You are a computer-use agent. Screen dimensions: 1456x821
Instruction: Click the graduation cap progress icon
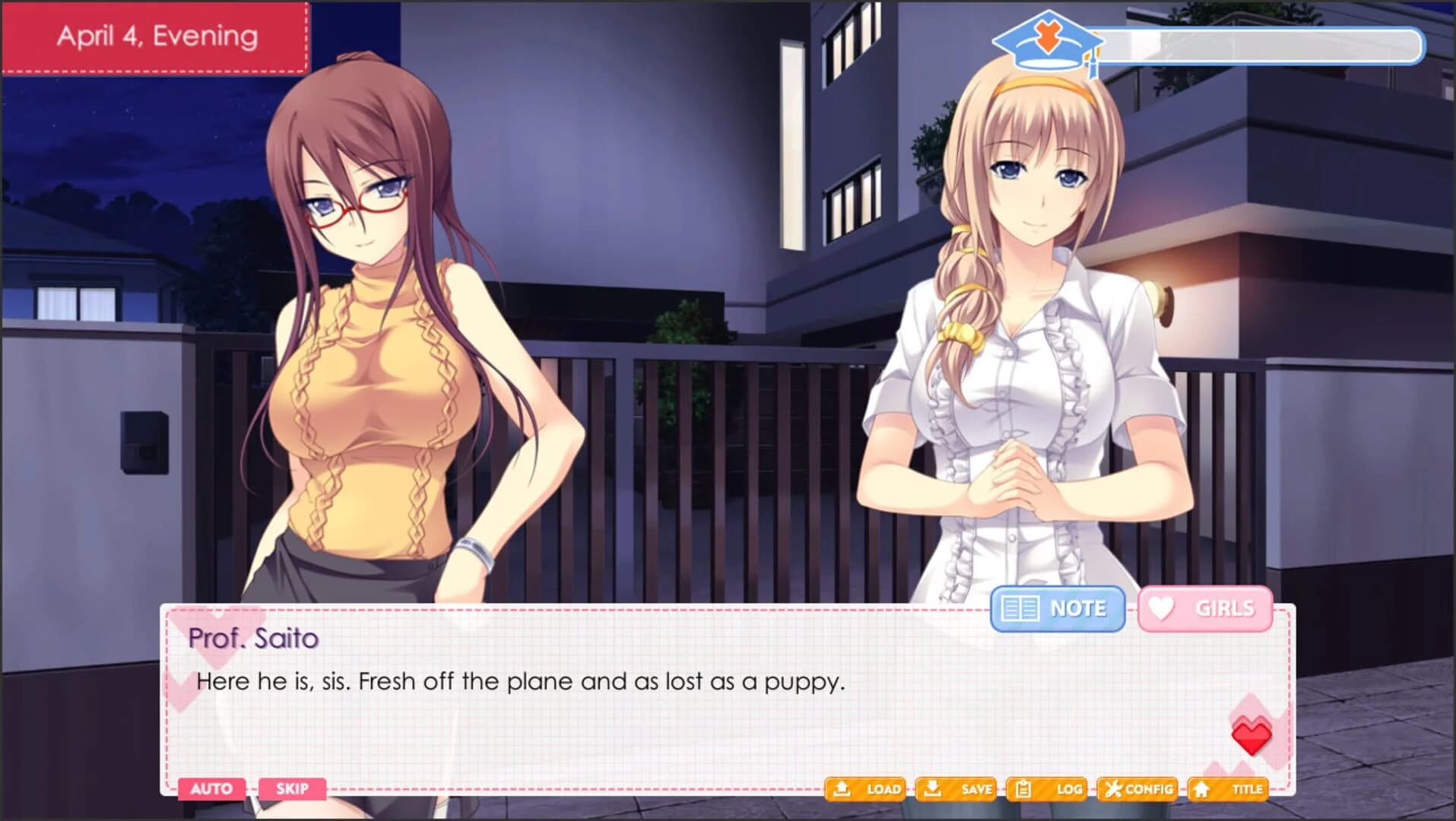tap(1048, 38)
